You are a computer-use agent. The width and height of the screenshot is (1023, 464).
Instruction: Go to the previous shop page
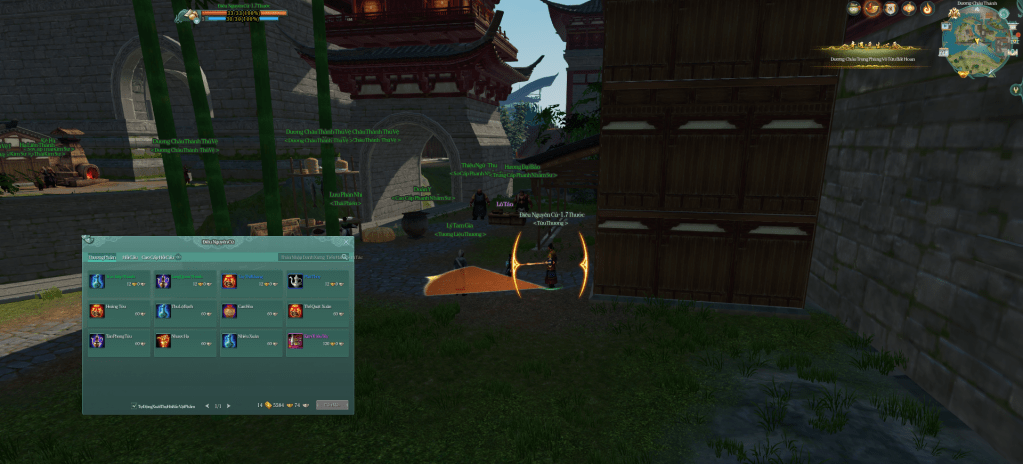coord(206,405)
